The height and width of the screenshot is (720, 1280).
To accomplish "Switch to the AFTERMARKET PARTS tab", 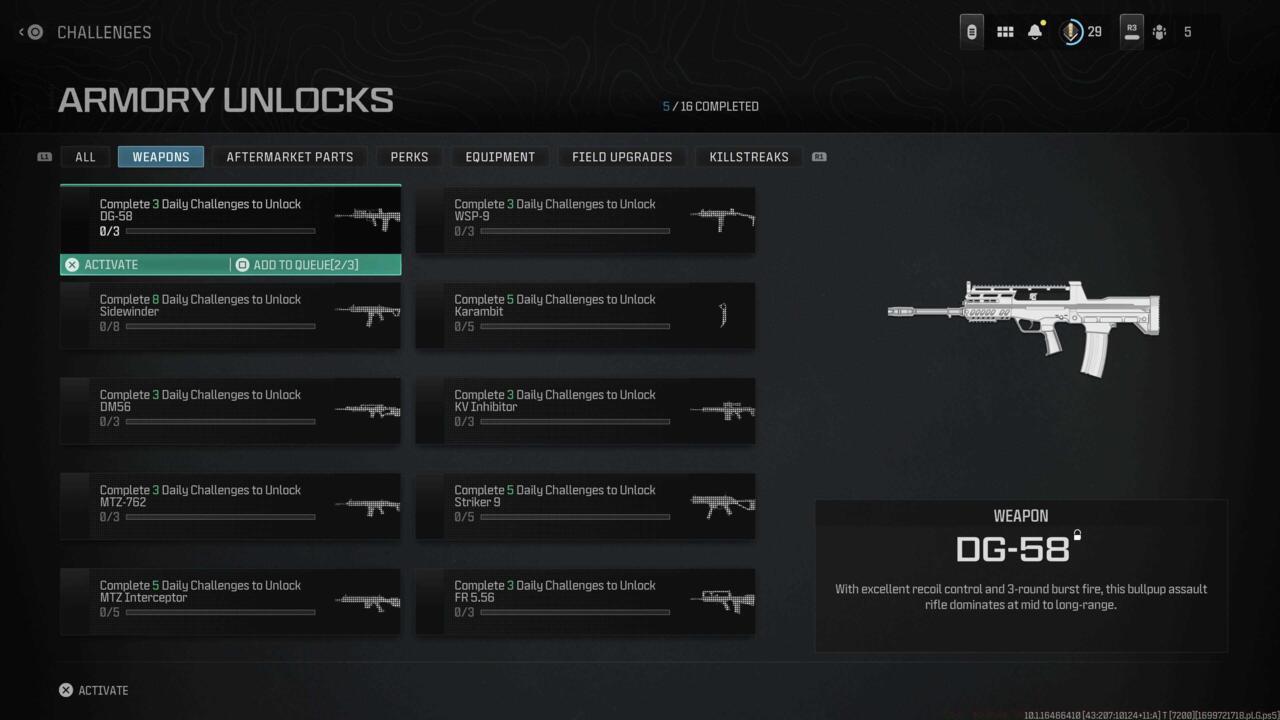I will click(289, 156).
